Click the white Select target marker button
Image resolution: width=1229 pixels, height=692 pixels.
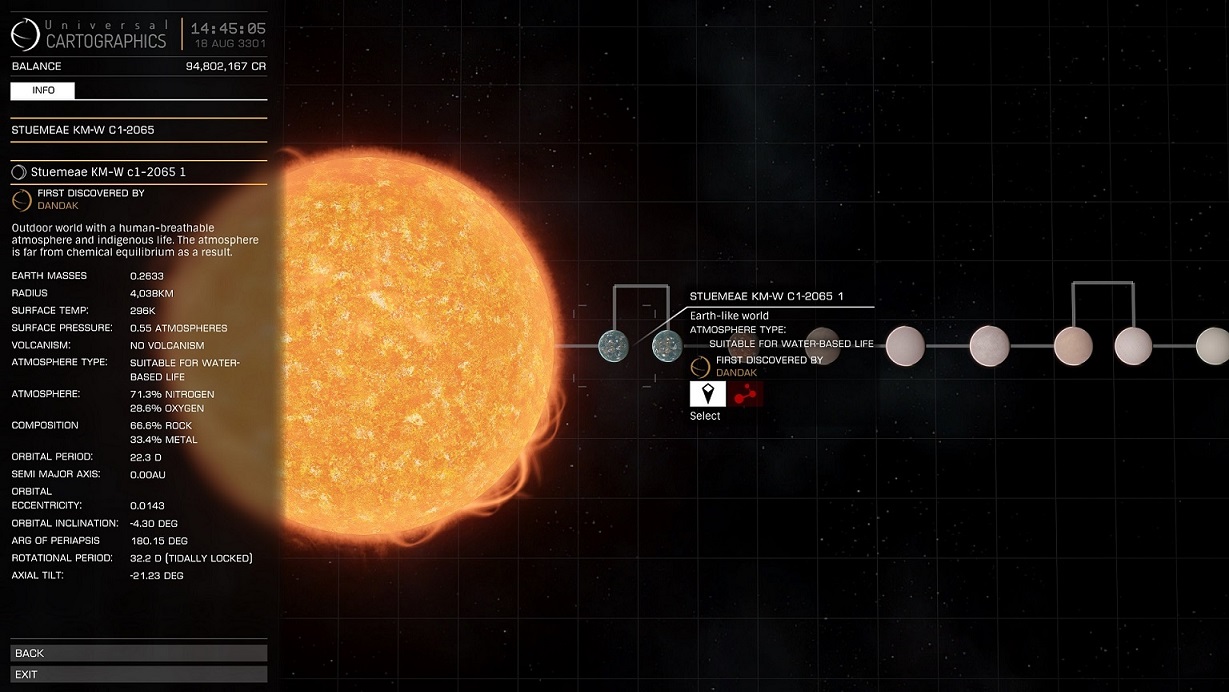click(707, 394)
